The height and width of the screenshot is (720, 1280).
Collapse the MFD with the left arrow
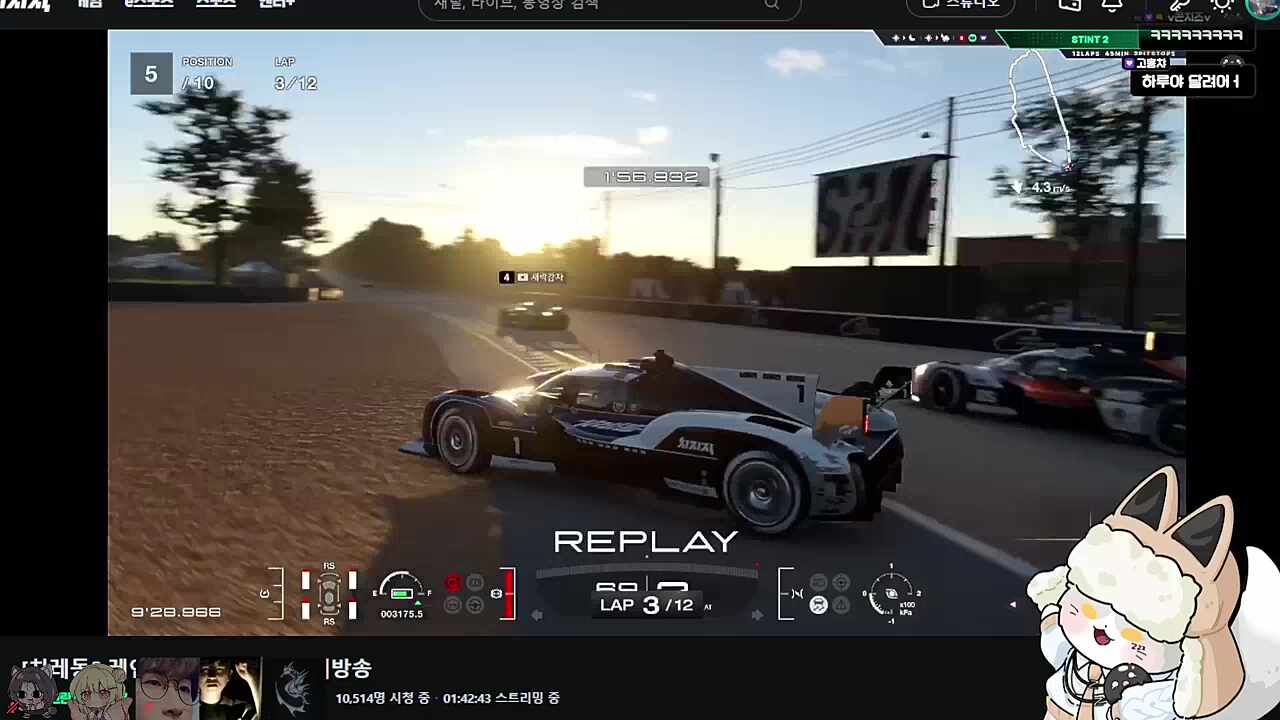537,614
